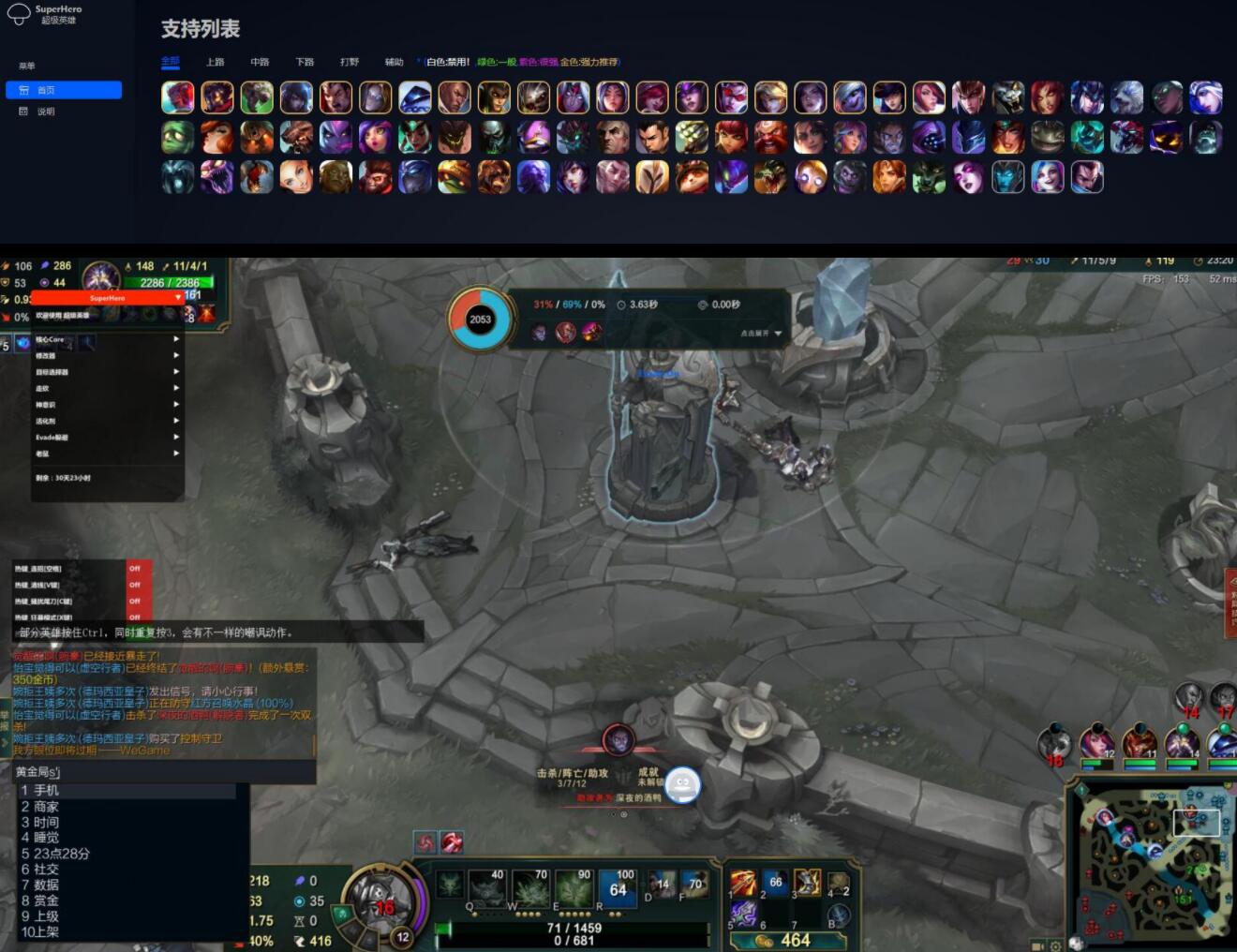Viewport: 1237px width, 952px height.
Task: Select the 首页 home menu entry
Action: click(63, 90)
